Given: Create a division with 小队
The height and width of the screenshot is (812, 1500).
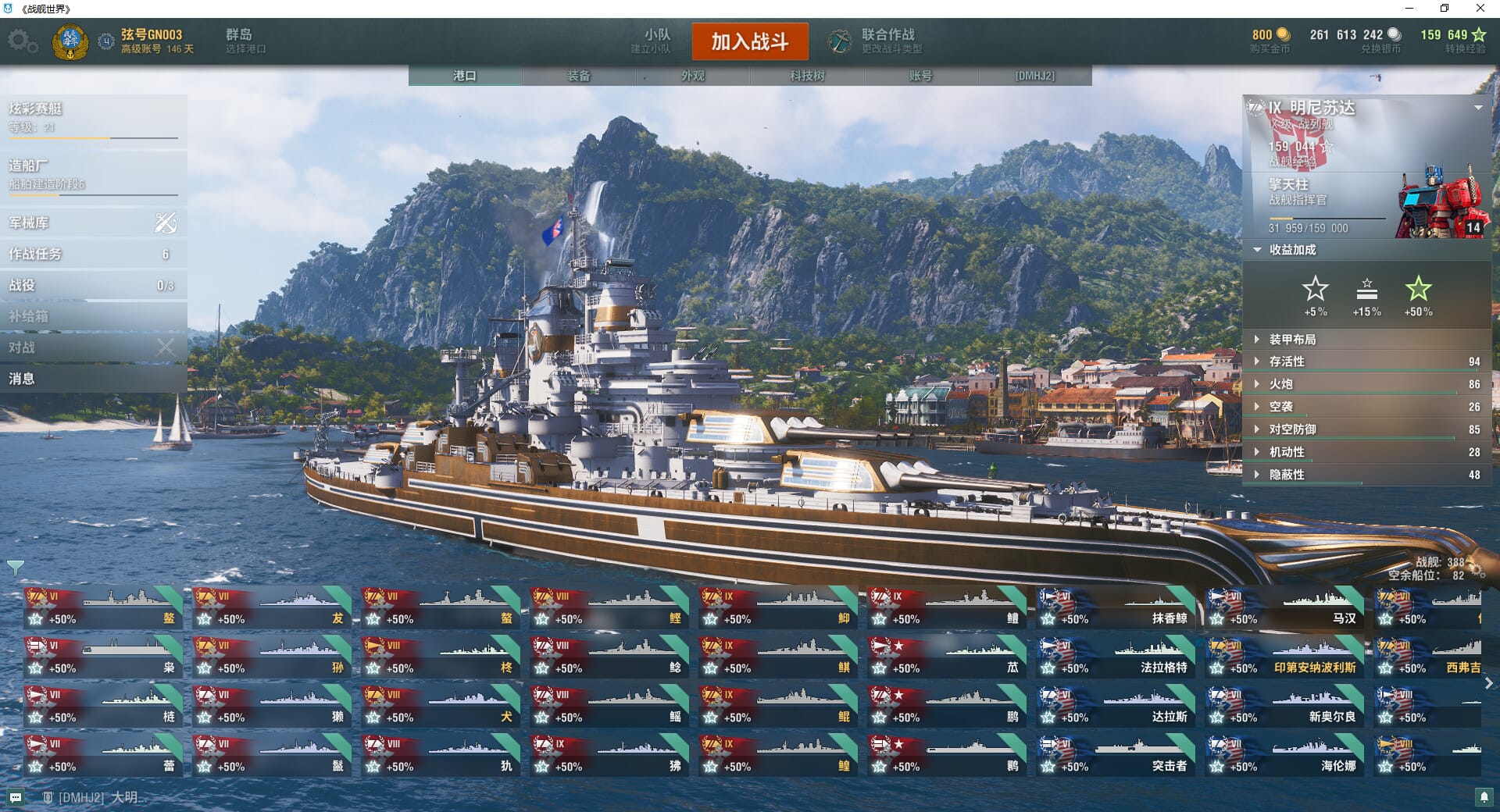Looking at the screenshot, I should point(653,41).
